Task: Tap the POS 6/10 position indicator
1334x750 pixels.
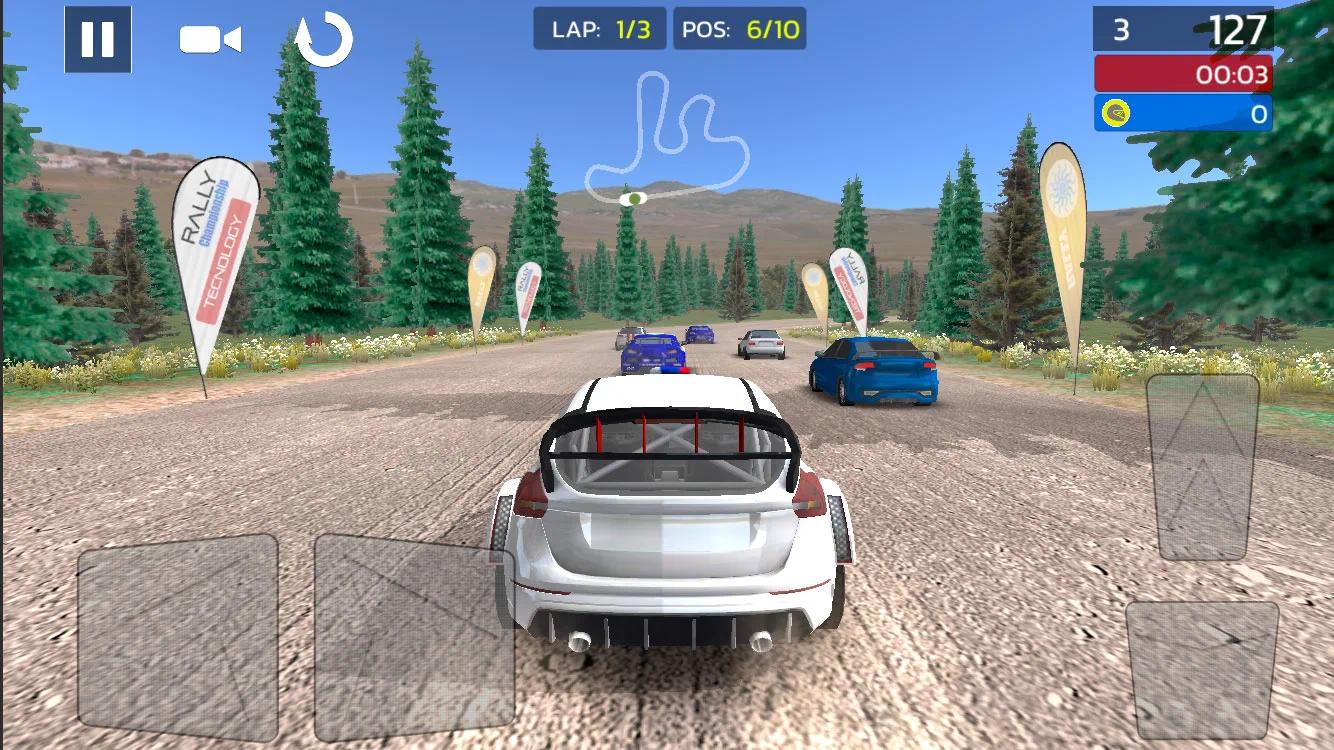Action: (x=740, y=29)
